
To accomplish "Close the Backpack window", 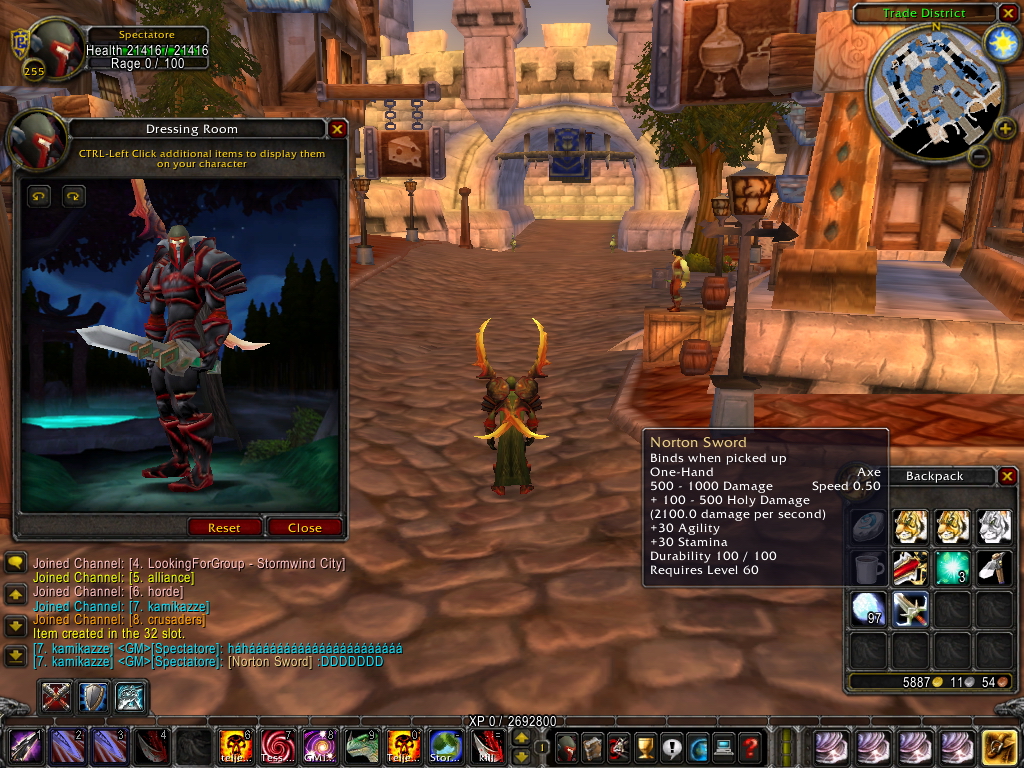I will [1007, 476].
